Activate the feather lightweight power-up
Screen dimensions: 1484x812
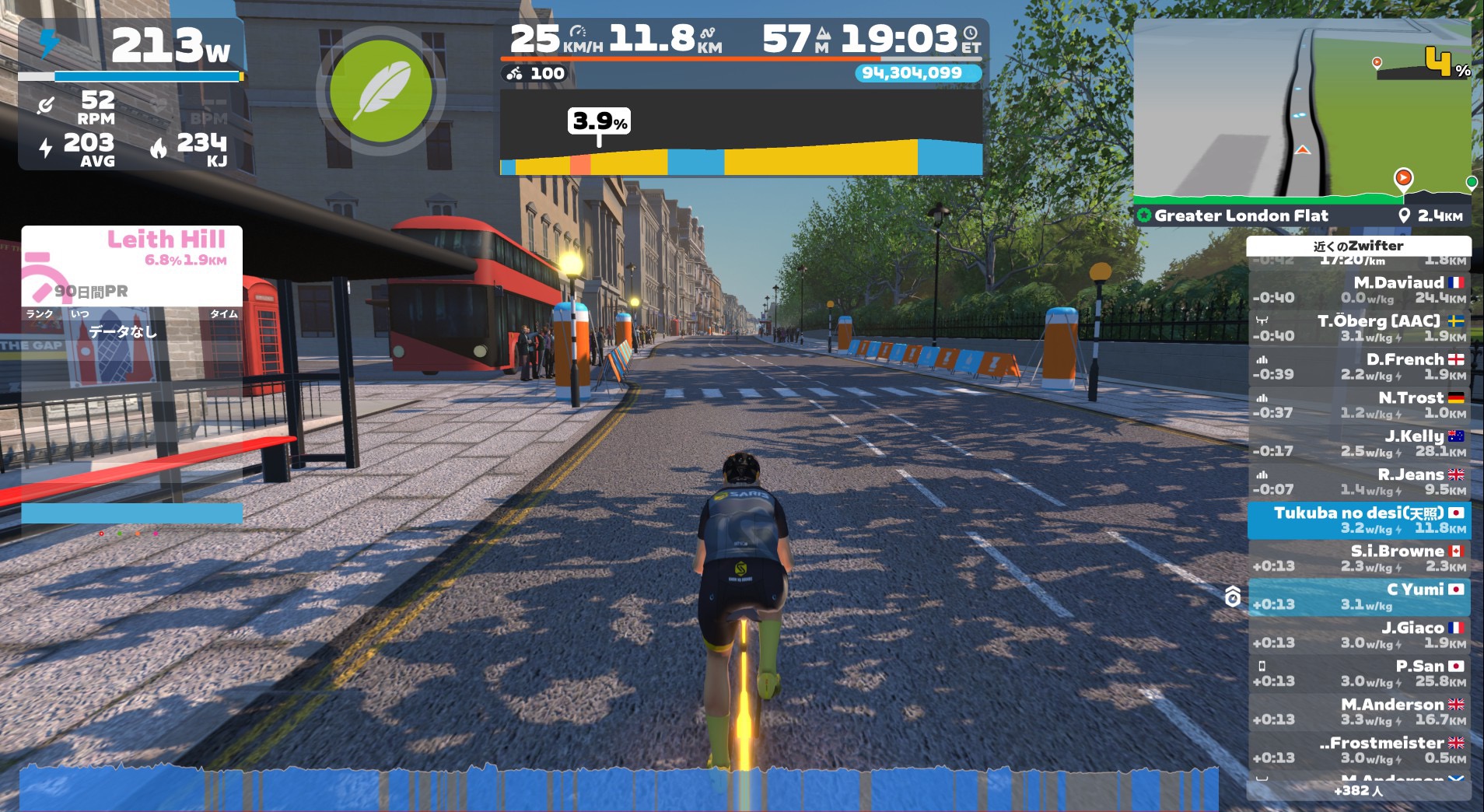click(380, 91)
